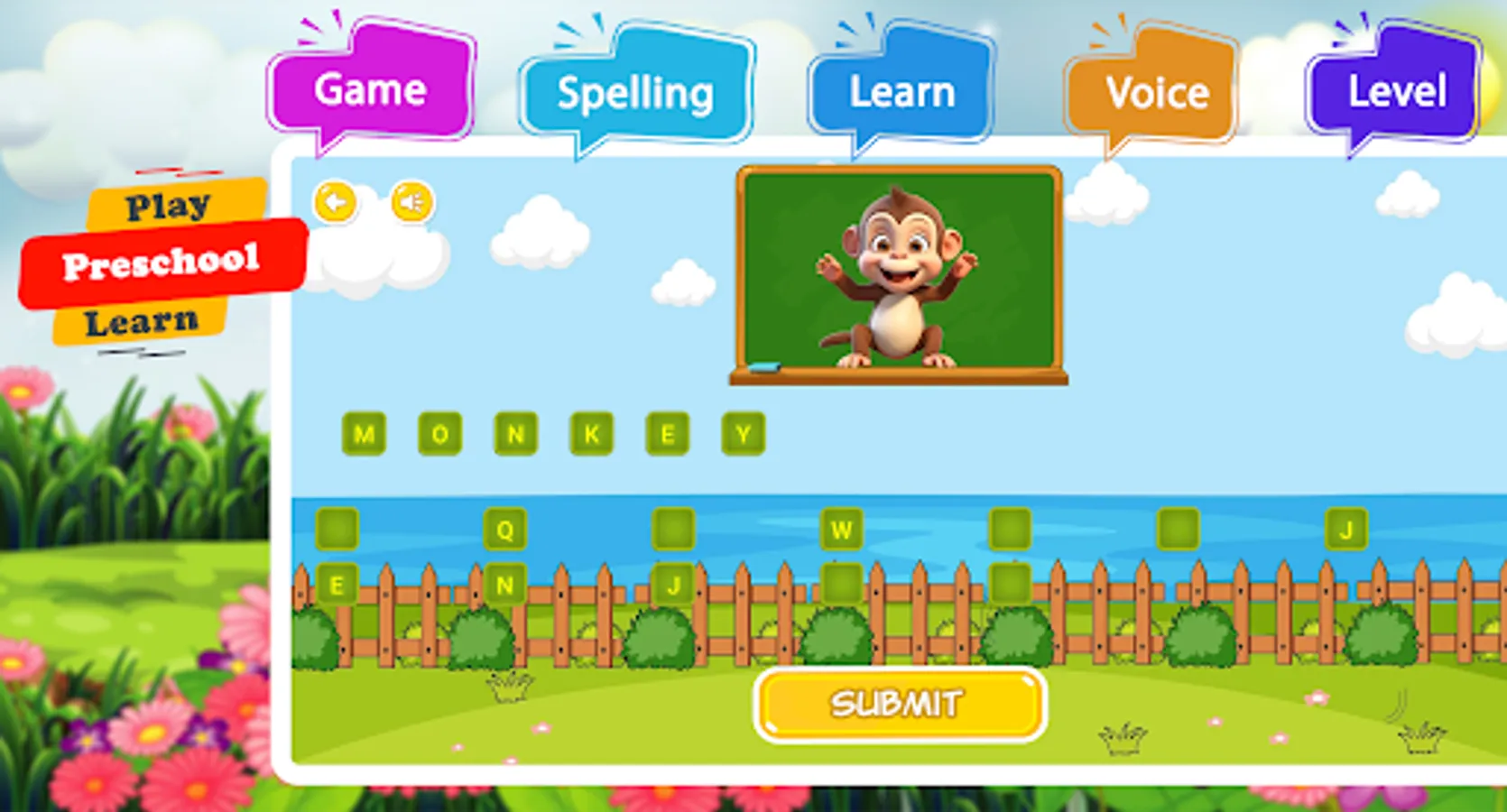Click the M tile starting the word MONKEY

[364, 433]
